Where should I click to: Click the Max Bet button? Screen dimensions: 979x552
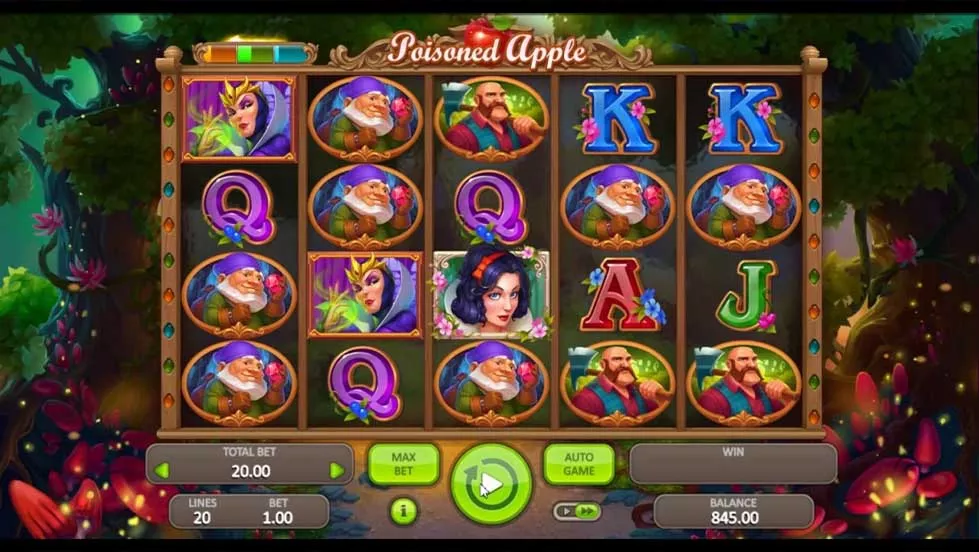click(403, 464)
